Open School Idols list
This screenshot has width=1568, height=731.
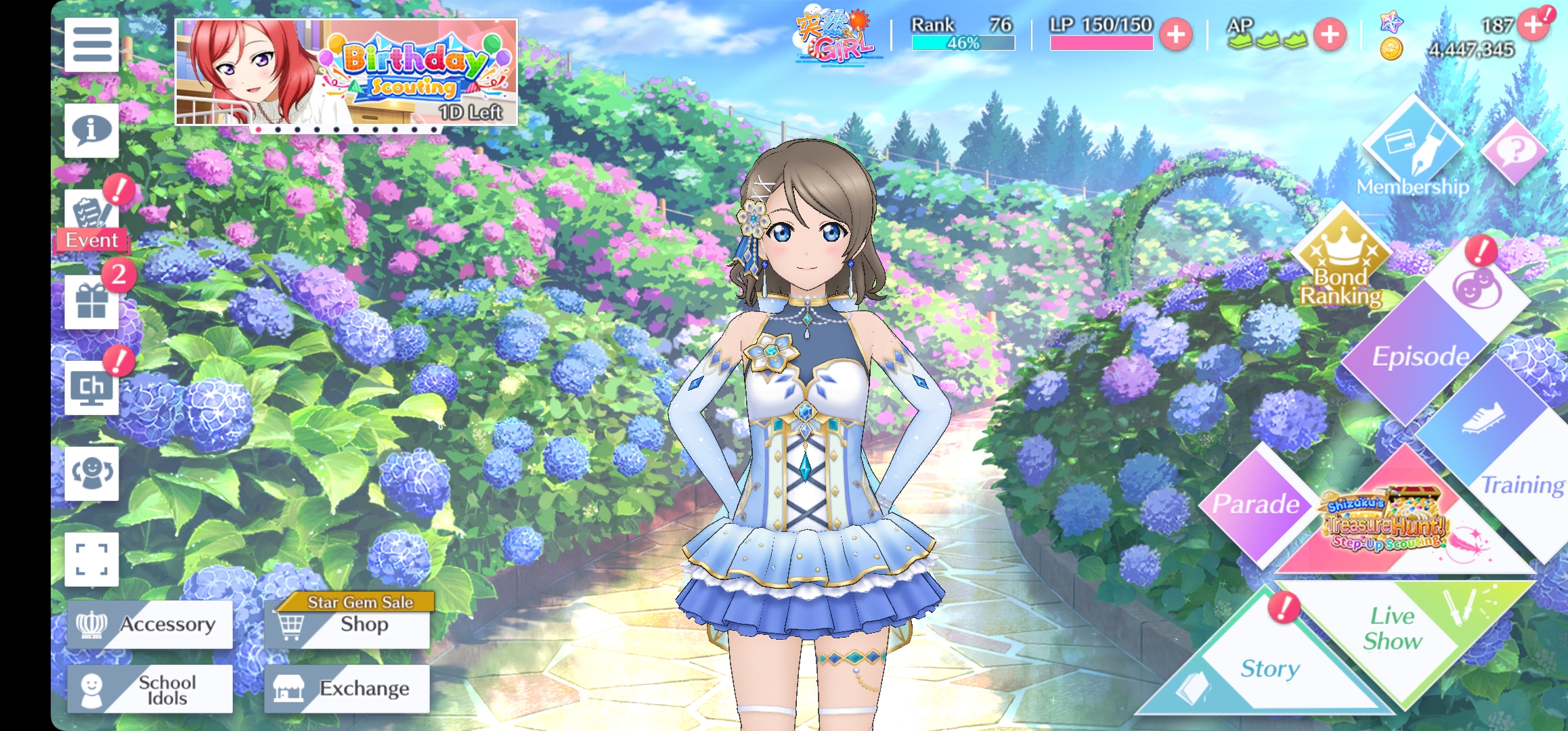(x=150, y=689)
